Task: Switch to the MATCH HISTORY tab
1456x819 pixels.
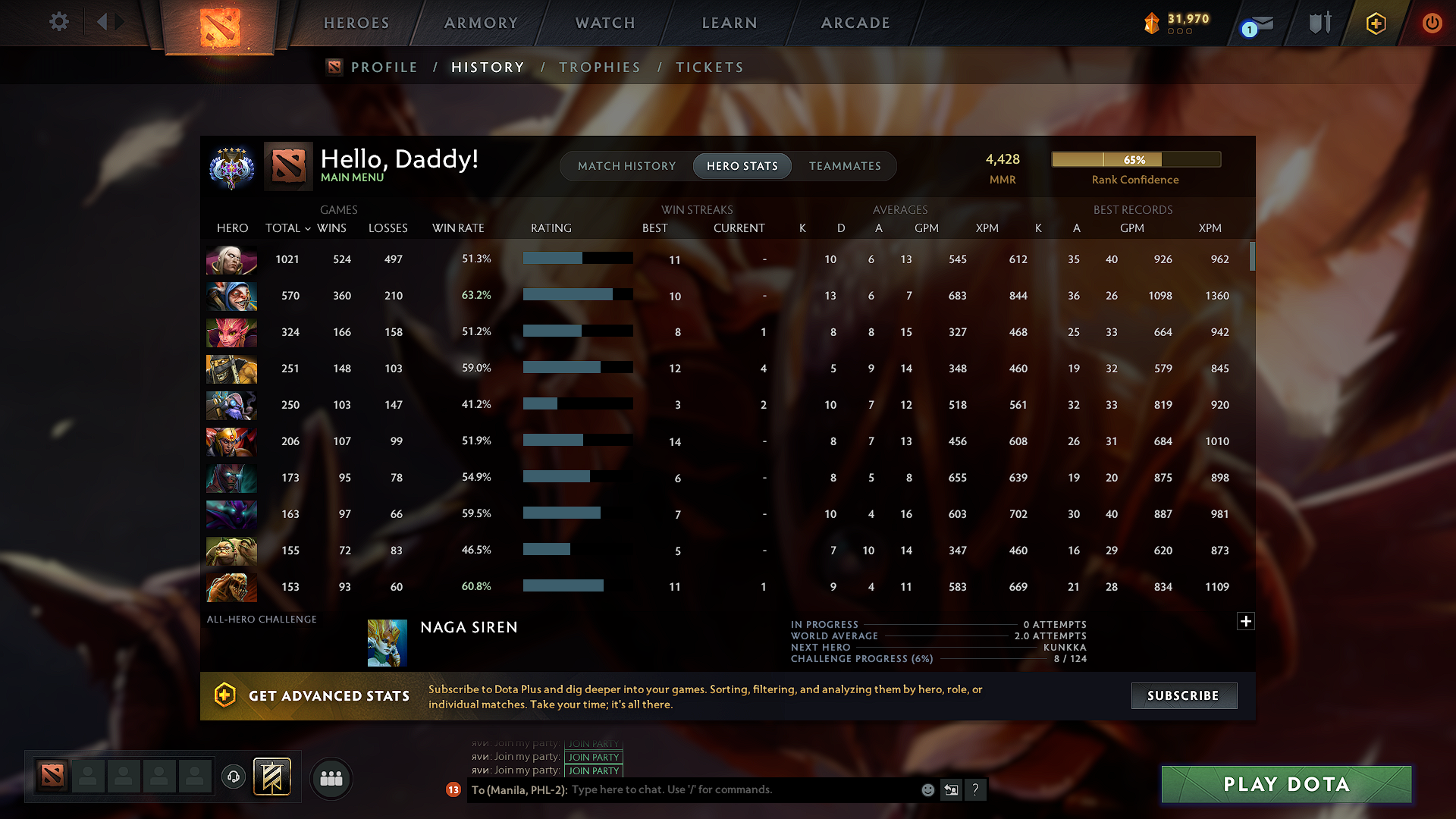Action: pos(626,165)
